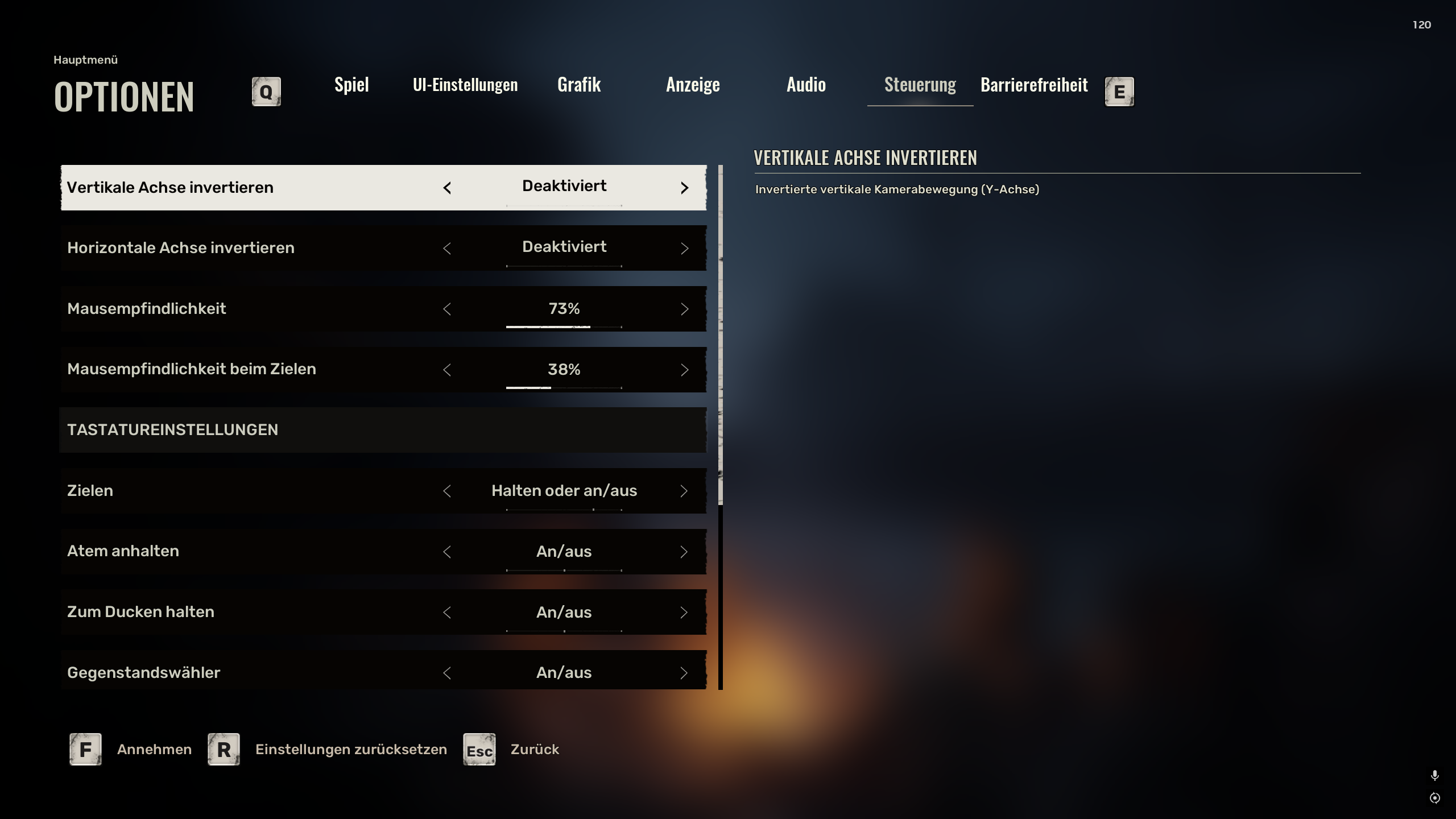
Task: Click right arrow of Vertikale Achse invertieren
Action: pyautogui.click(x=684, y=188)
